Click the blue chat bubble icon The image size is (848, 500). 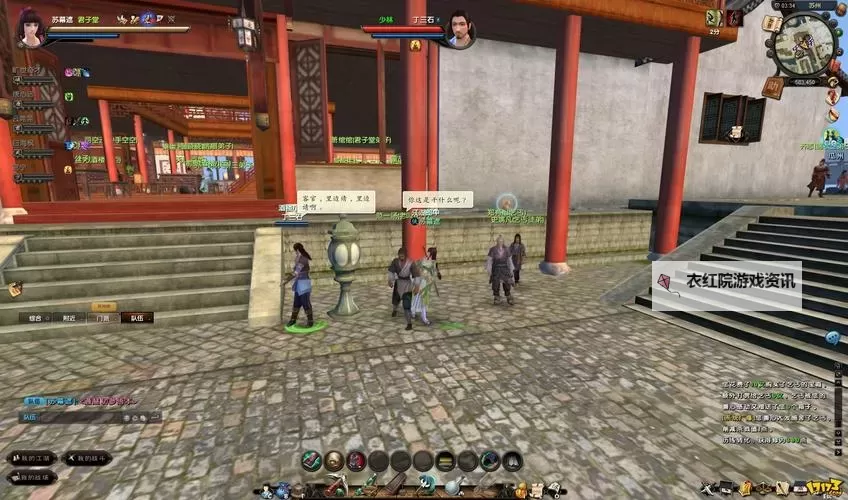click(x=832, y=338)
